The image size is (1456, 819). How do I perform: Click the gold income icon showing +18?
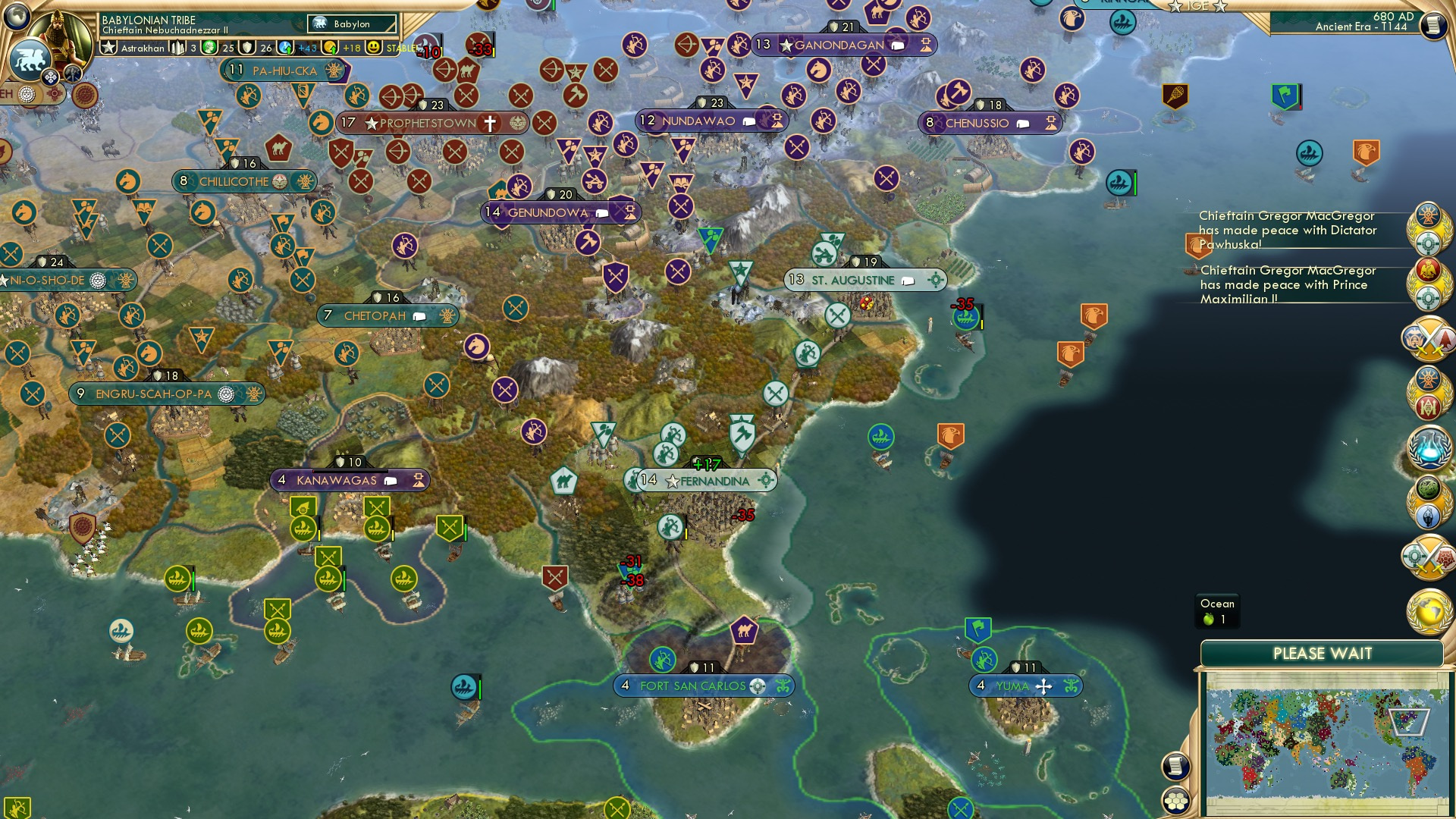point(329,47)
